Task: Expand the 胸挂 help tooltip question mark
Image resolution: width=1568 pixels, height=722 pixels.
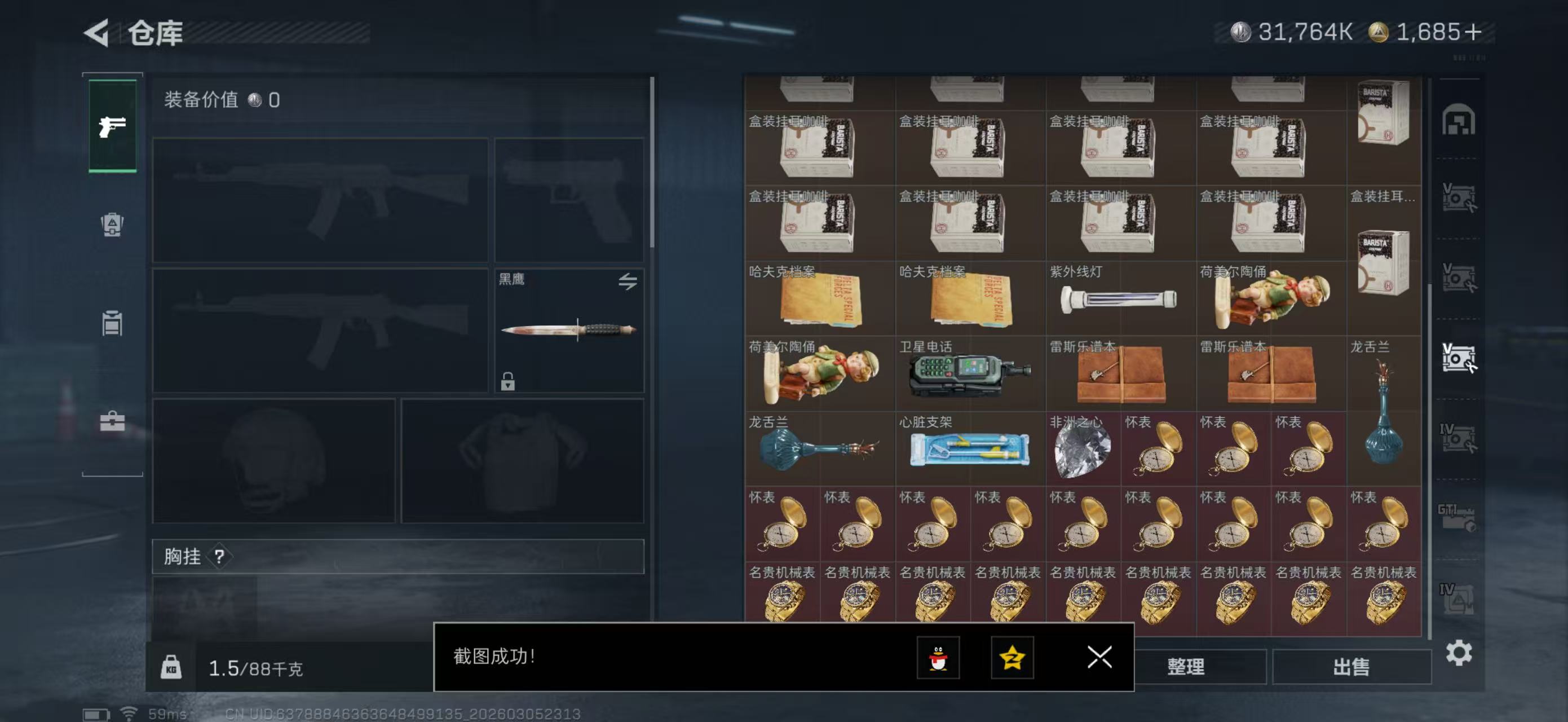Action: point(219,556)
